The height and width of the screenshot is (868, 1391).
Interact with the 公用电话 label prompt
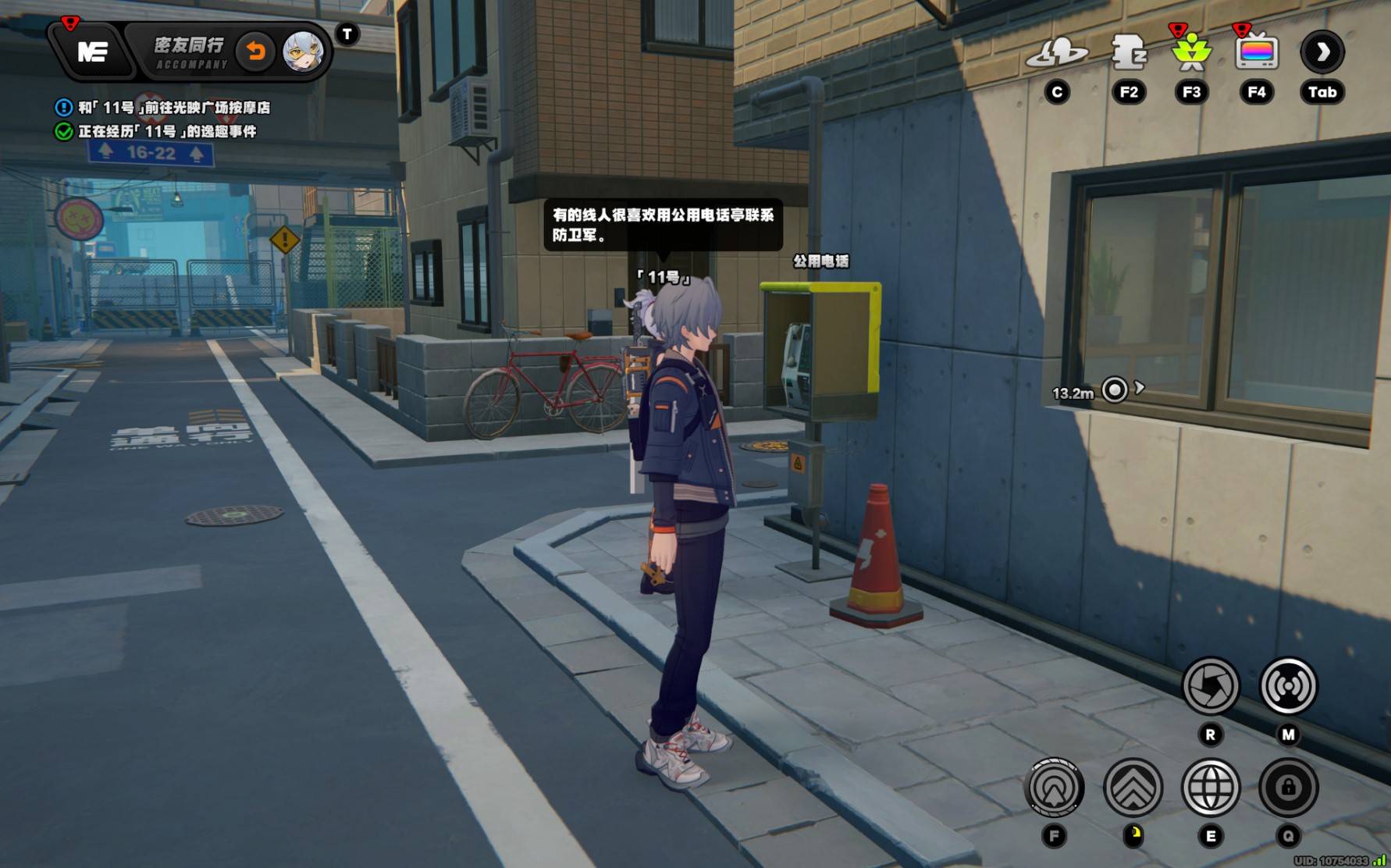pyautogui.click(x=820, y=261)
